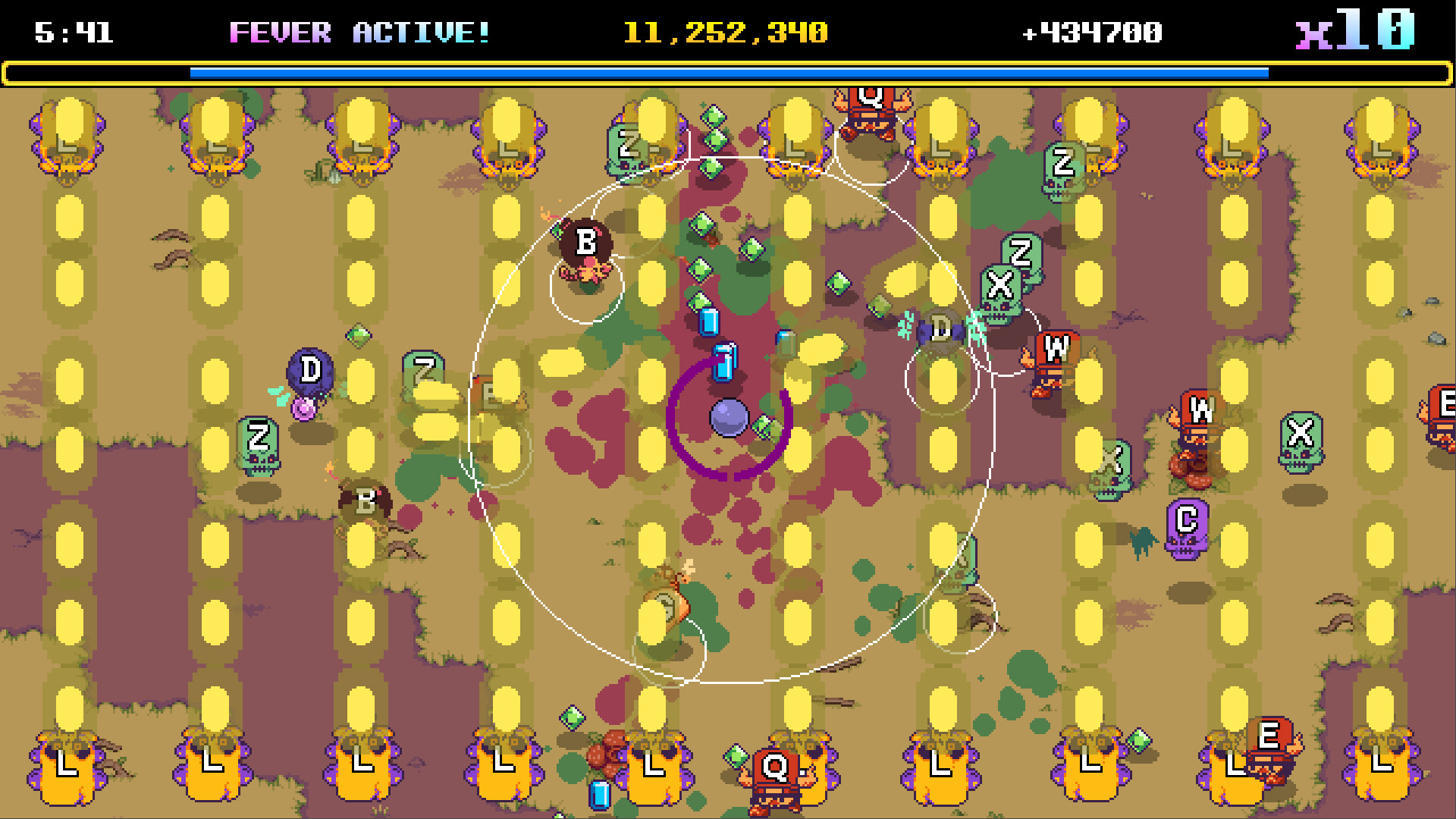This screenshot has height=819, width=1456.
Task: Click the purple player orb in the center
Action: [x=728, y=417]
